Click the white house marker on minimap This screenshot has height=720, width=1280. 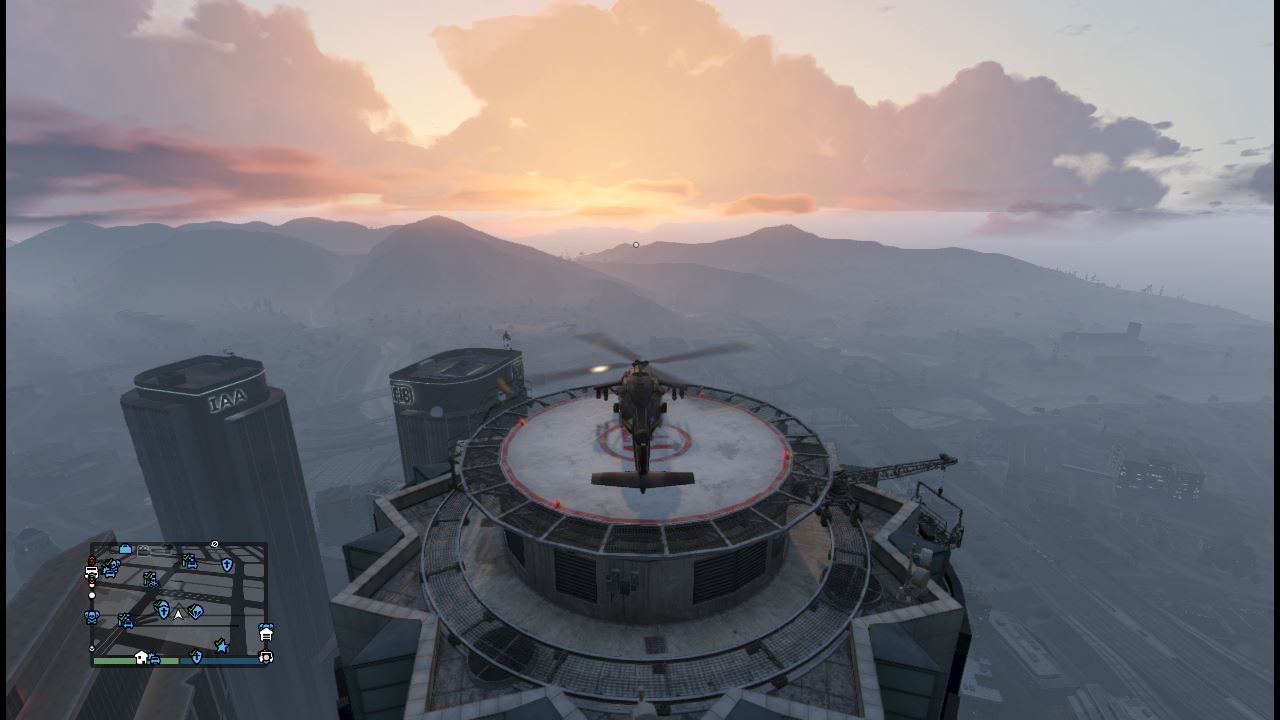point(141,657)
